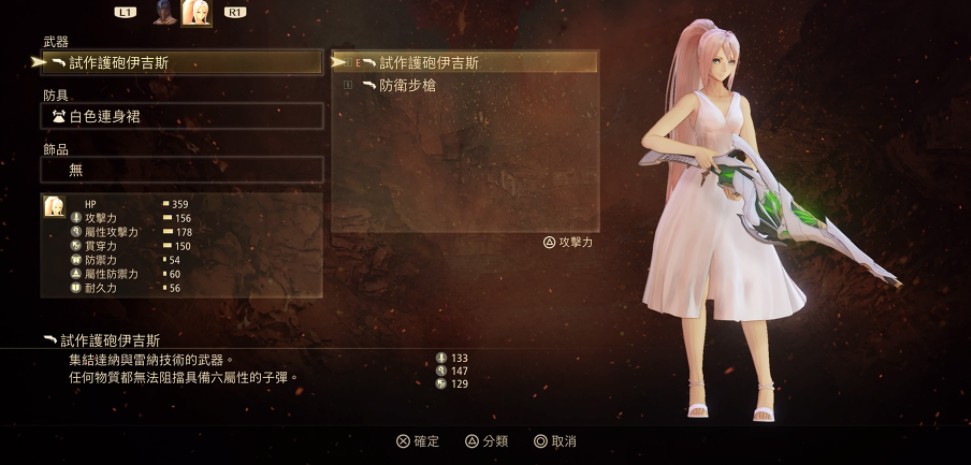Pick 試作護砲伊吉斯 from the weapon list
The height and width of the screenshot is (465, 971).
click(x=466, y=63)
